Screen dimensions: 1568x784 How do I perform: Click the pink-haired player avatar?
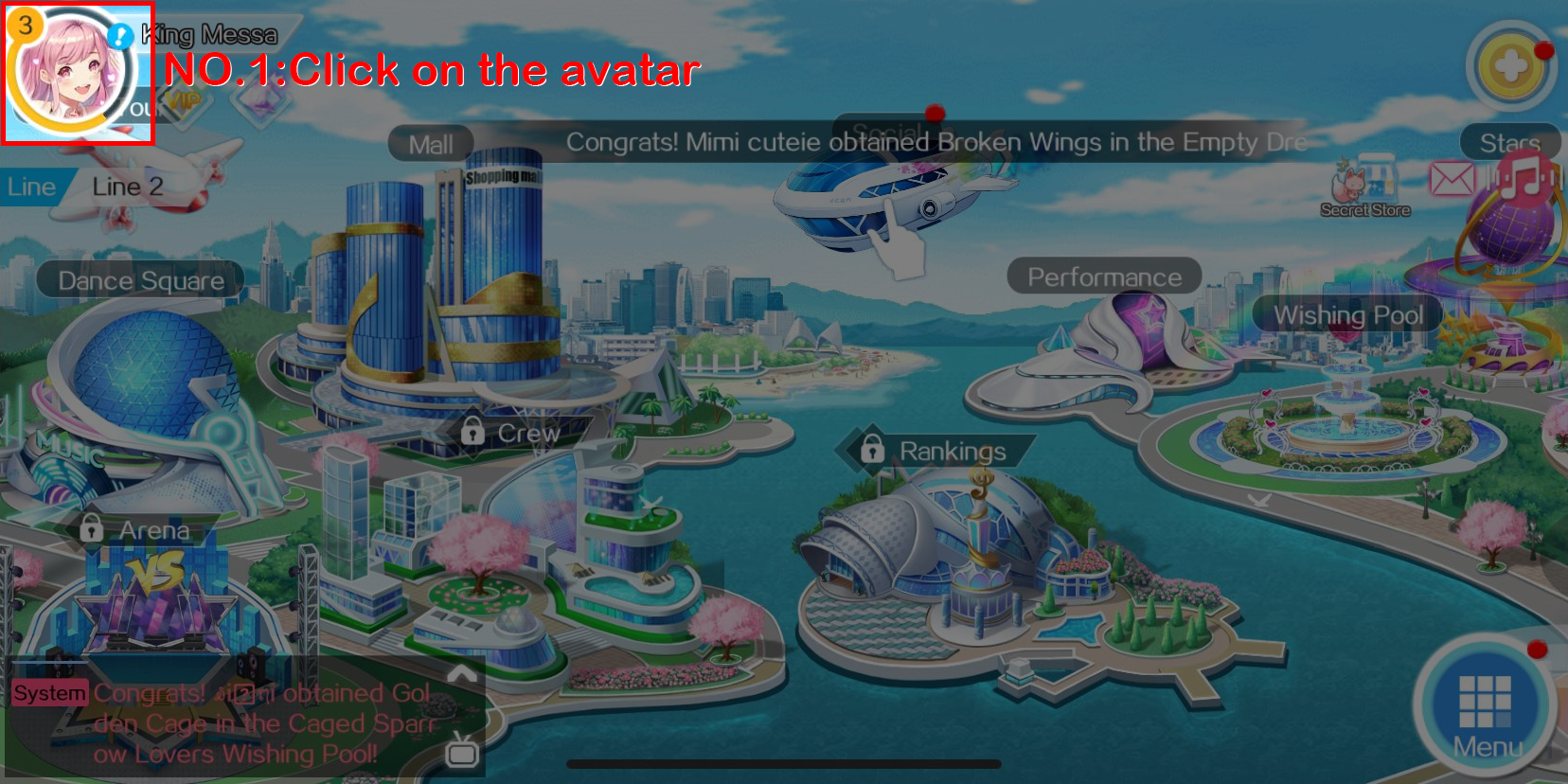click(72, 74)
